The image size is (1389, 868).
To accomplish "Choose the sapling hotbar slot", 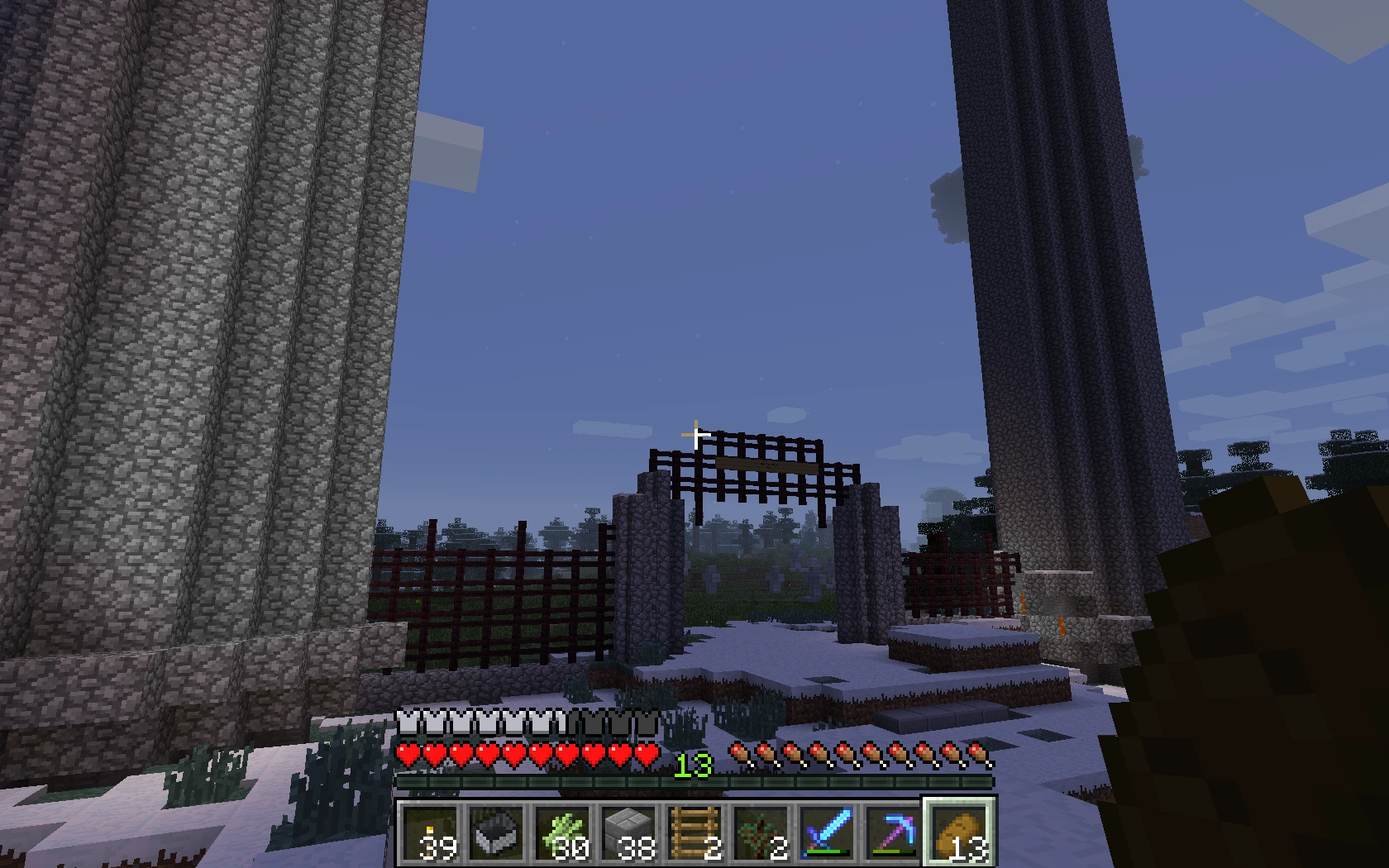I will point(761,831).
